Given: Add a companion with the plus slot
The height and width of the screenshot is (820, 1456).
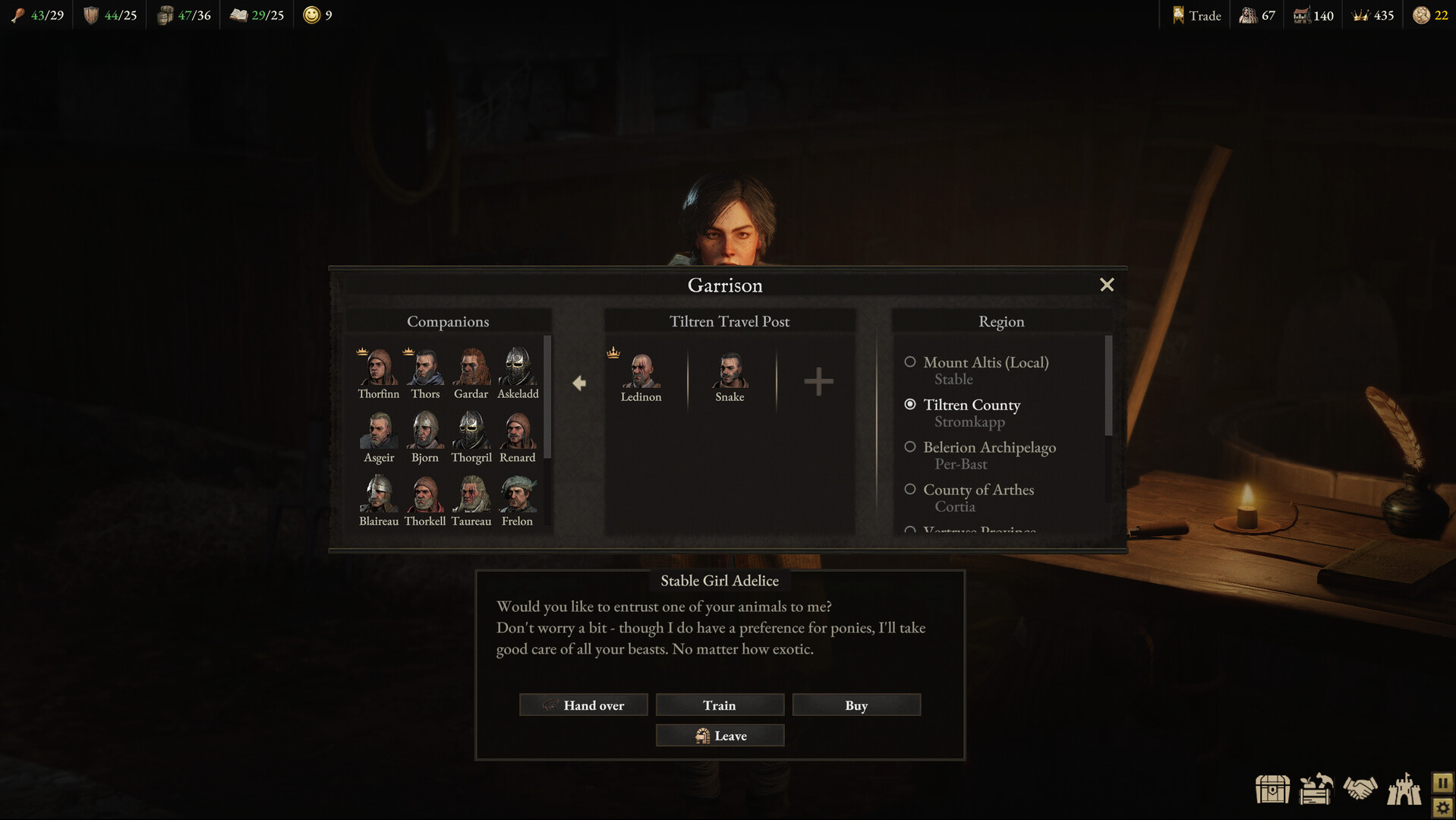Looking at the screenshot, I should pyautogui.click(x=818, y=382).
